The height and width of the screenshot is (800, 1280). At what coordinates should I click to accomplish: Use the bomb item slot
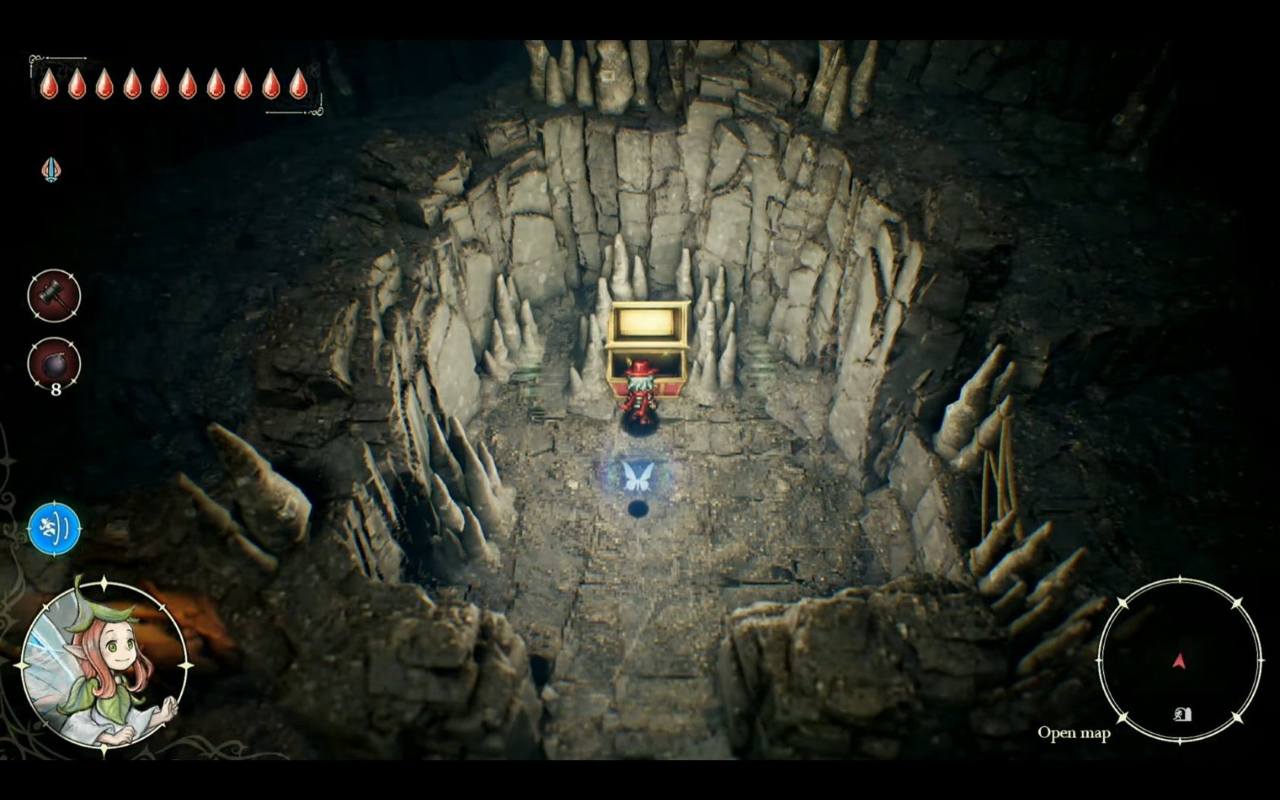(54, 364)
